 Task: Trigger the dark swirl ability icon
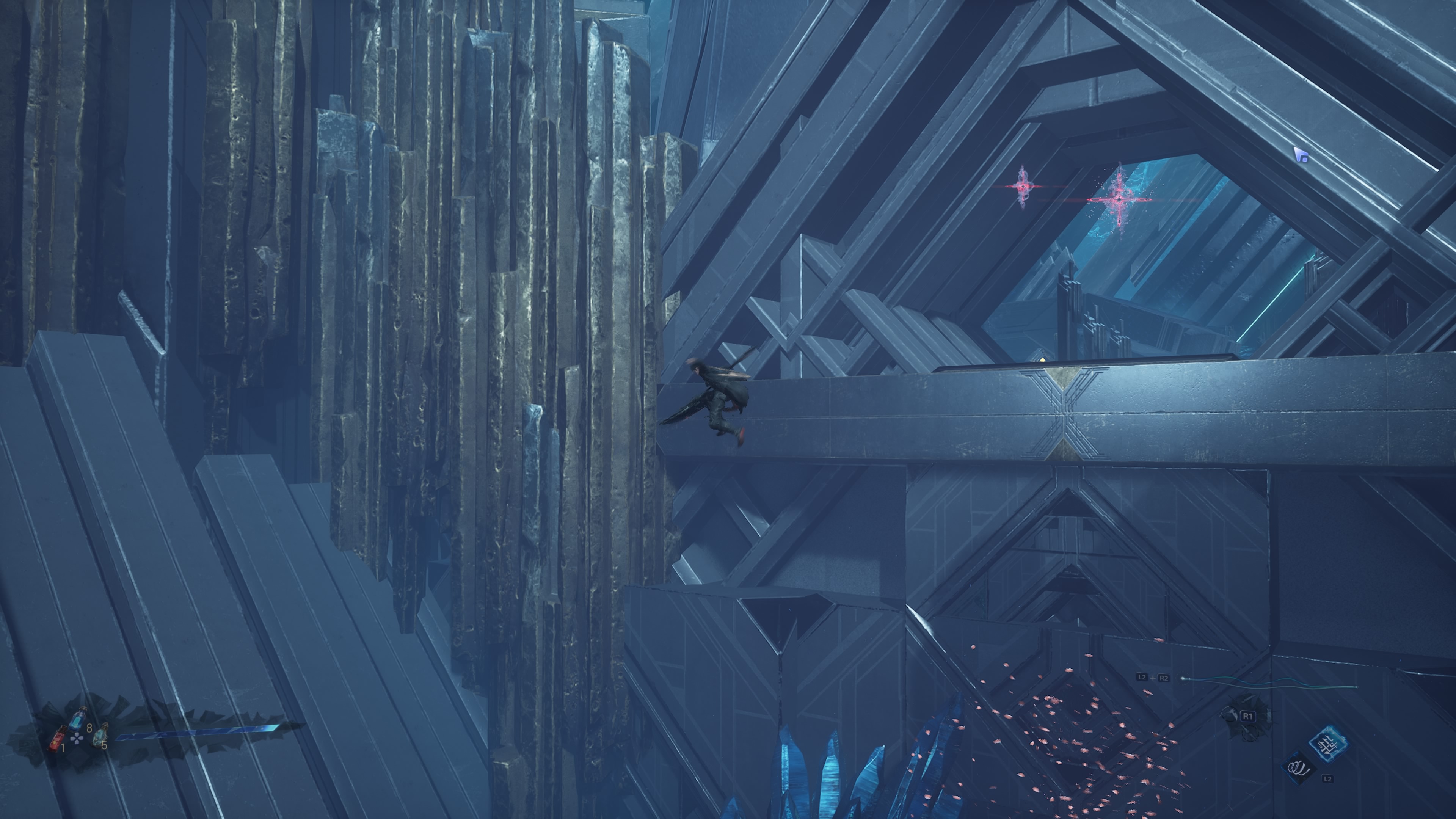click(1298, 767)
